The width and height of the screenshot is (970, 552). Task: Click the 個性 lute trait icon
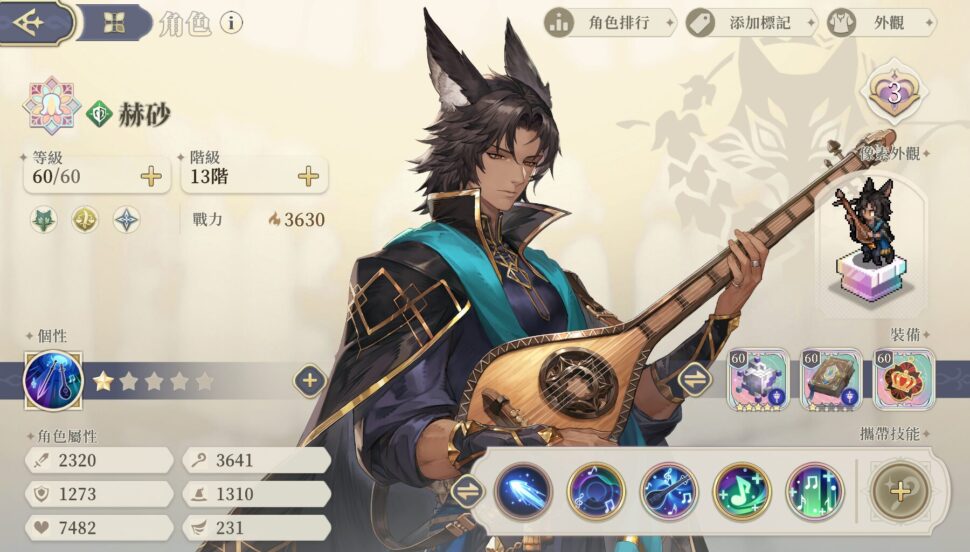(x=52, y=381)
